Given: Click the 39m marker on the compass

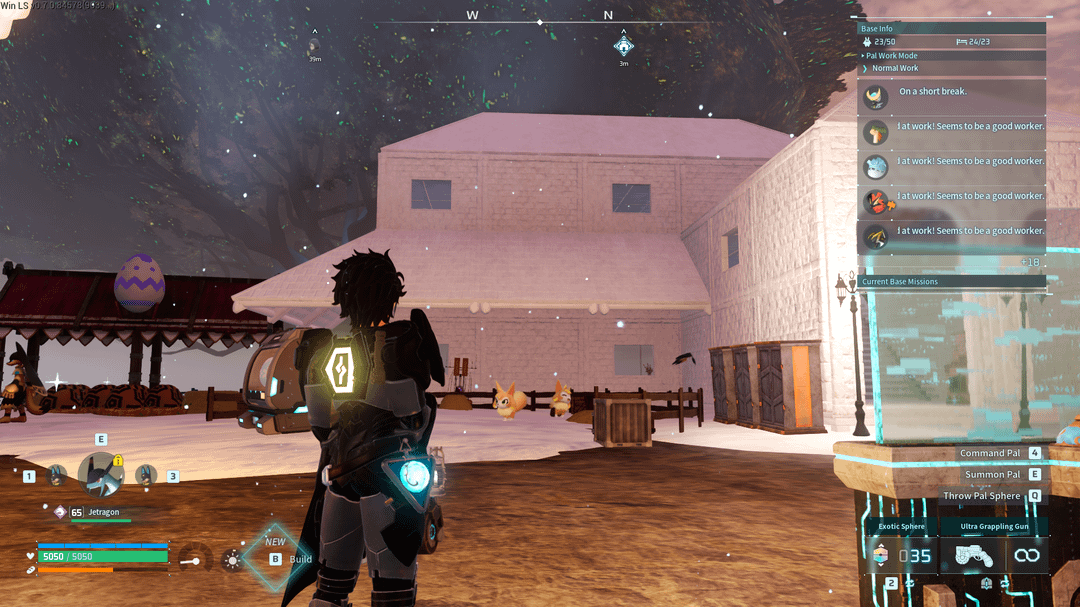Looking at the screenshot, I should [315, 46].
